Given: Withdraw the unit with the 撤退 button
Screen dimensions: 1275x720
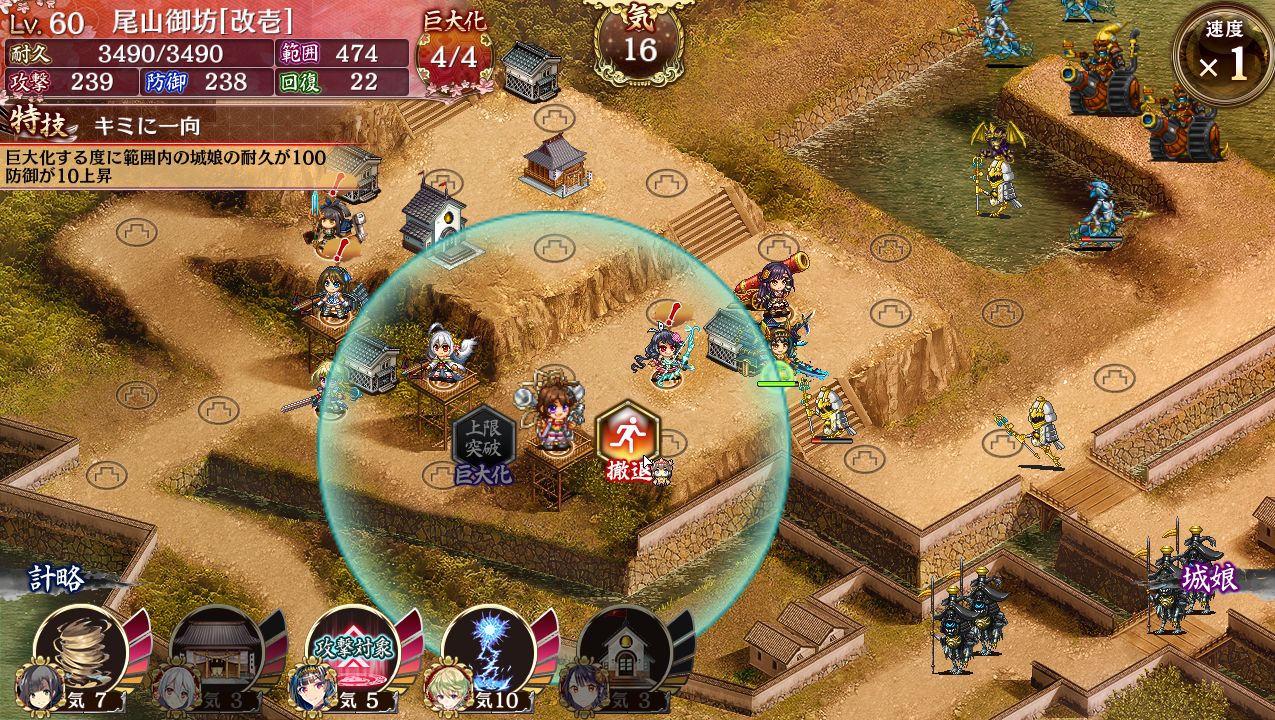Looking at the screenshot, I should pos(627,436).
